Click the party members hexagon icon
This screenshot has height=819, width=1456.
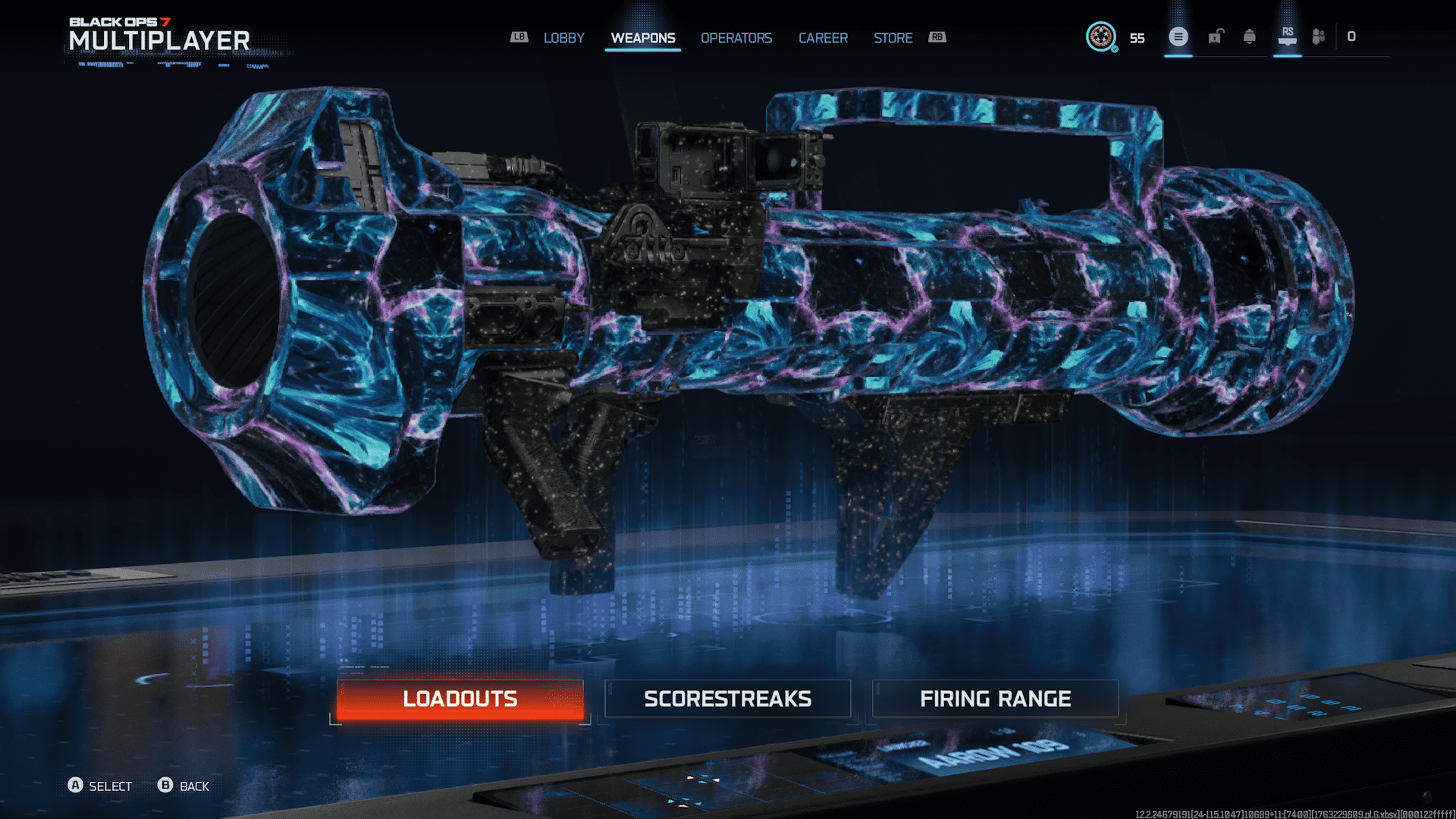(1317, 36)
